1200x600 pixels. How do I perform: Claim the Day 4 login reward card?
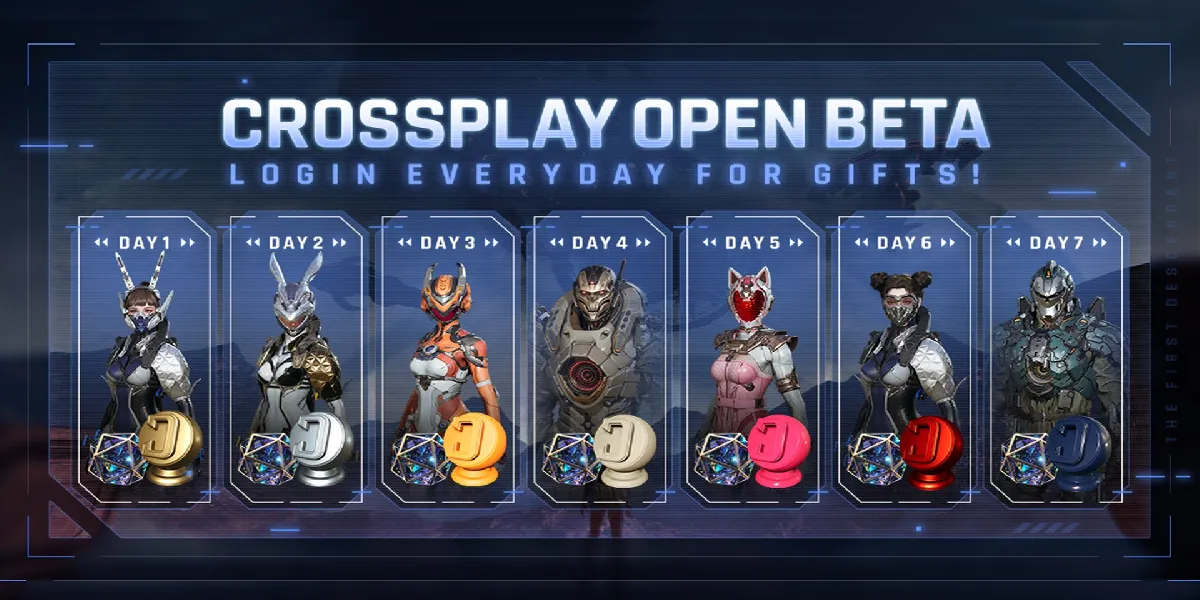tap(600, 360)
